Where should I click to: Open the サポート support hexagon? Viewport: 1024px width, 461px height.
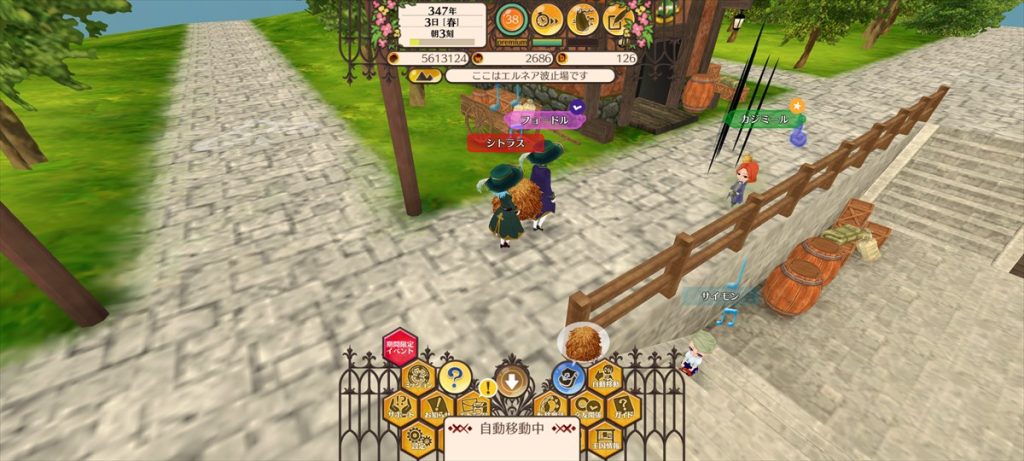coord(402,407)
